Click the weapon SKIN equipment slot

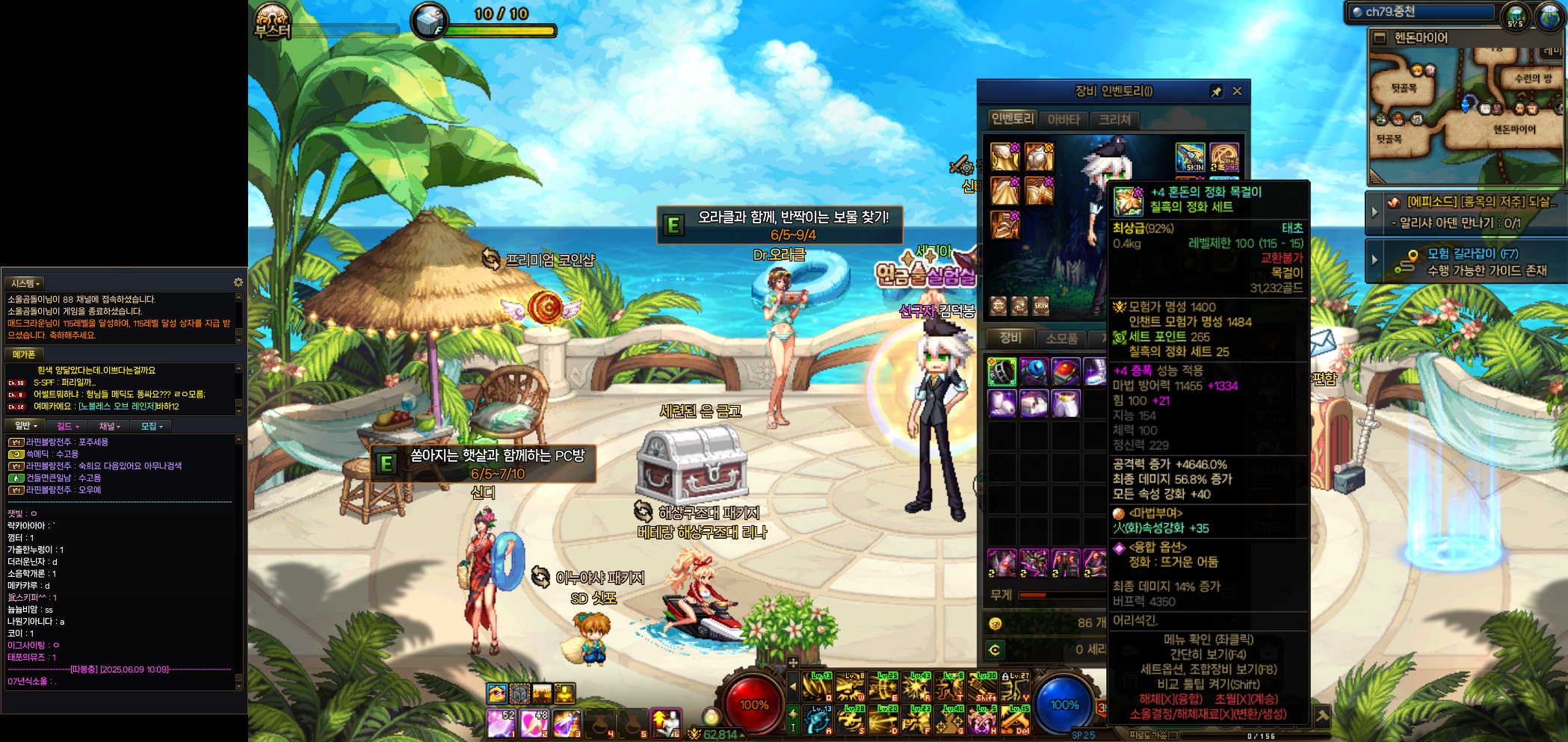pyautogui.click(x=1190, y=157)
